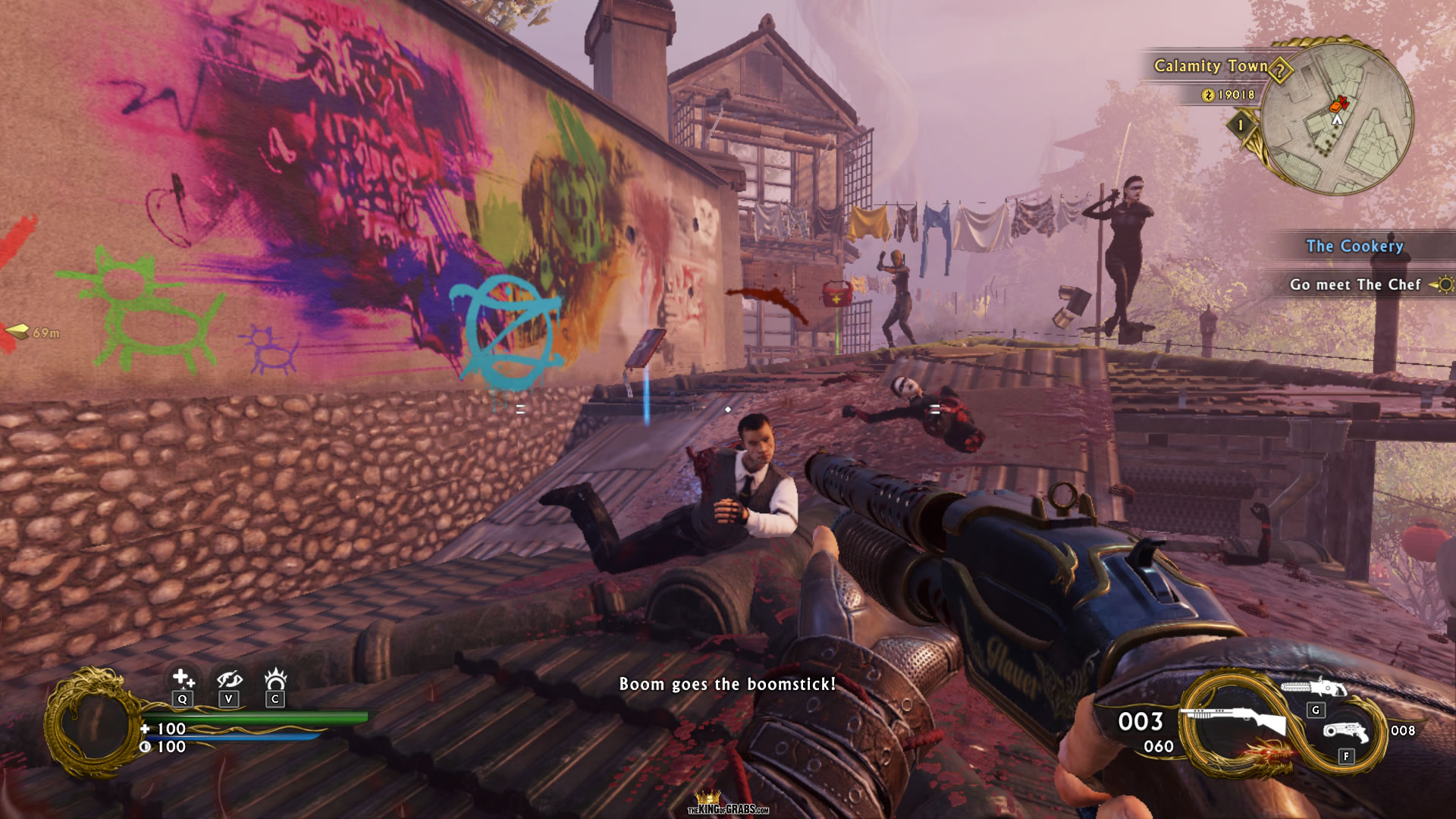The image size is (1456, 819).
Task: Open the King of Grabs watermark link
Action: pyautogui.click(x=728, y=805)
